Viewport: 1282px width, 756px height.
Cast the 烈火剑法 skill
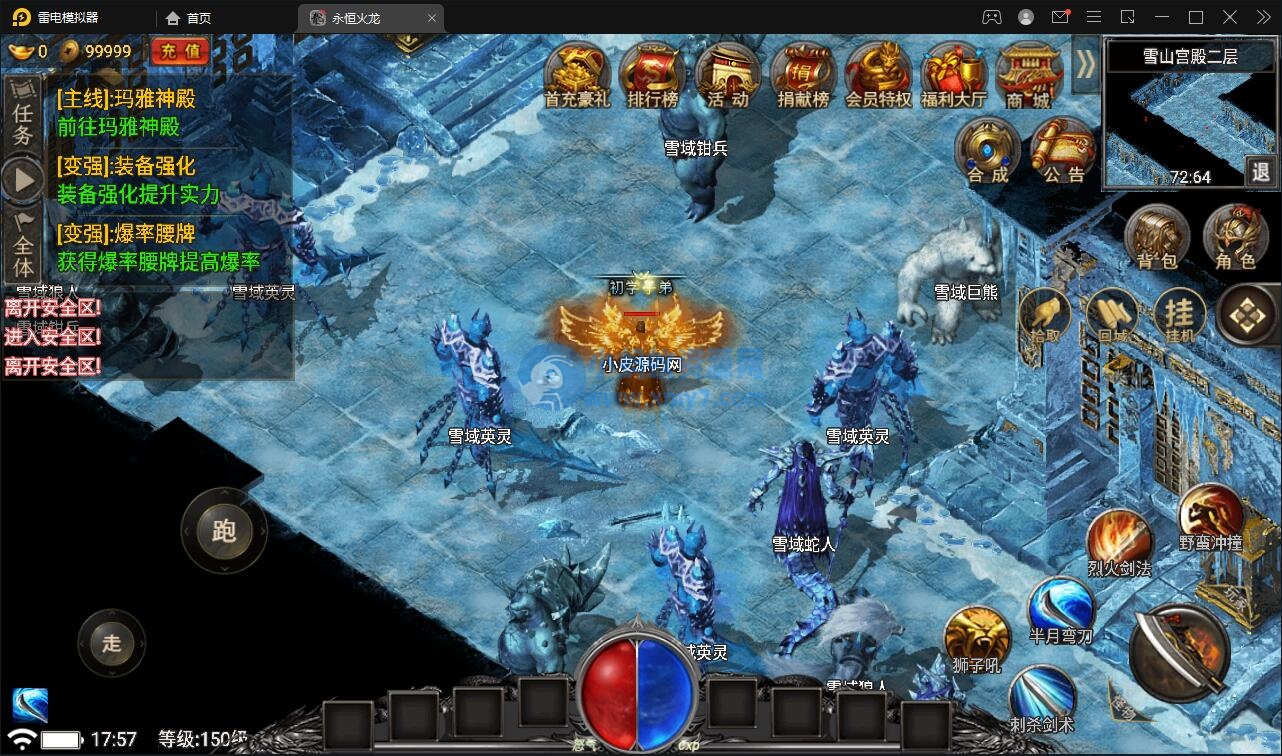click(x=1119, y=545)
